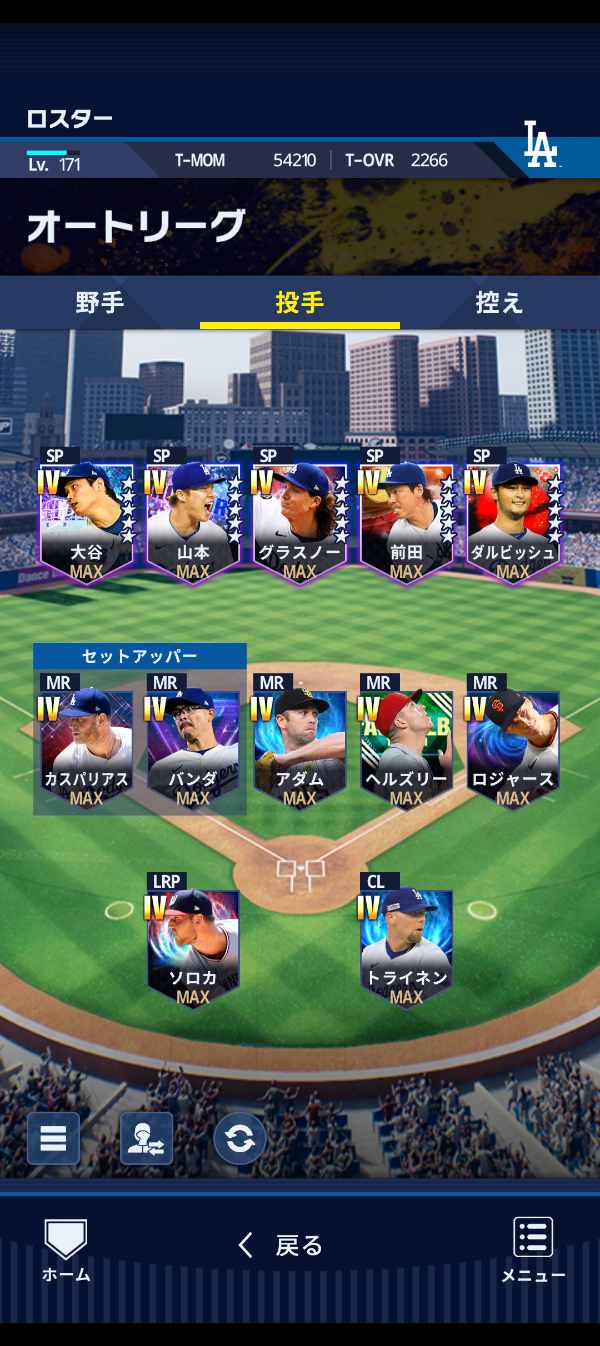Return to ホーム screen

66,1250
